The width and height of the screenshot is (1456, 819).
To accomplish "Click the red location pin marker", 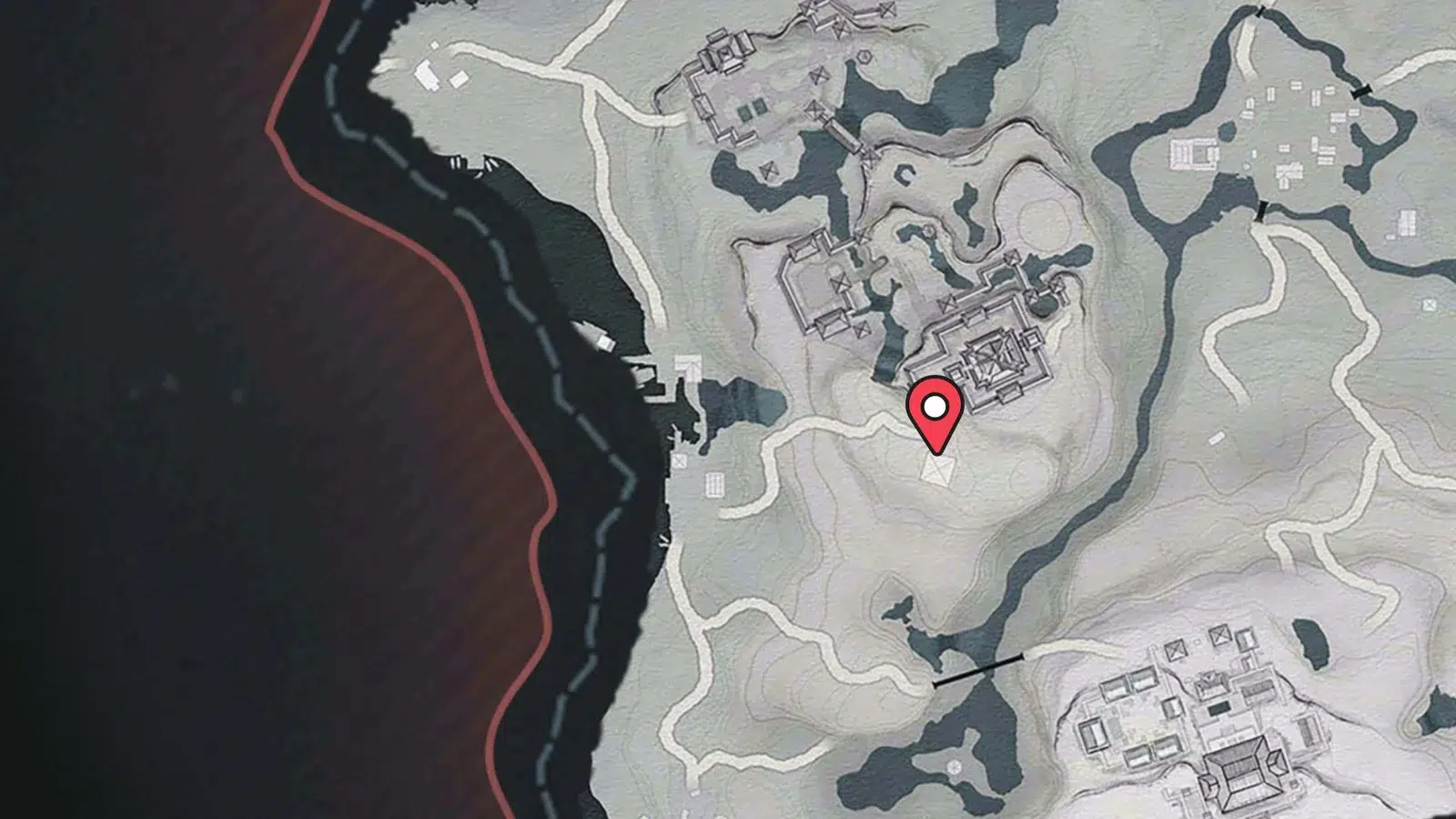I will [935, 413].
